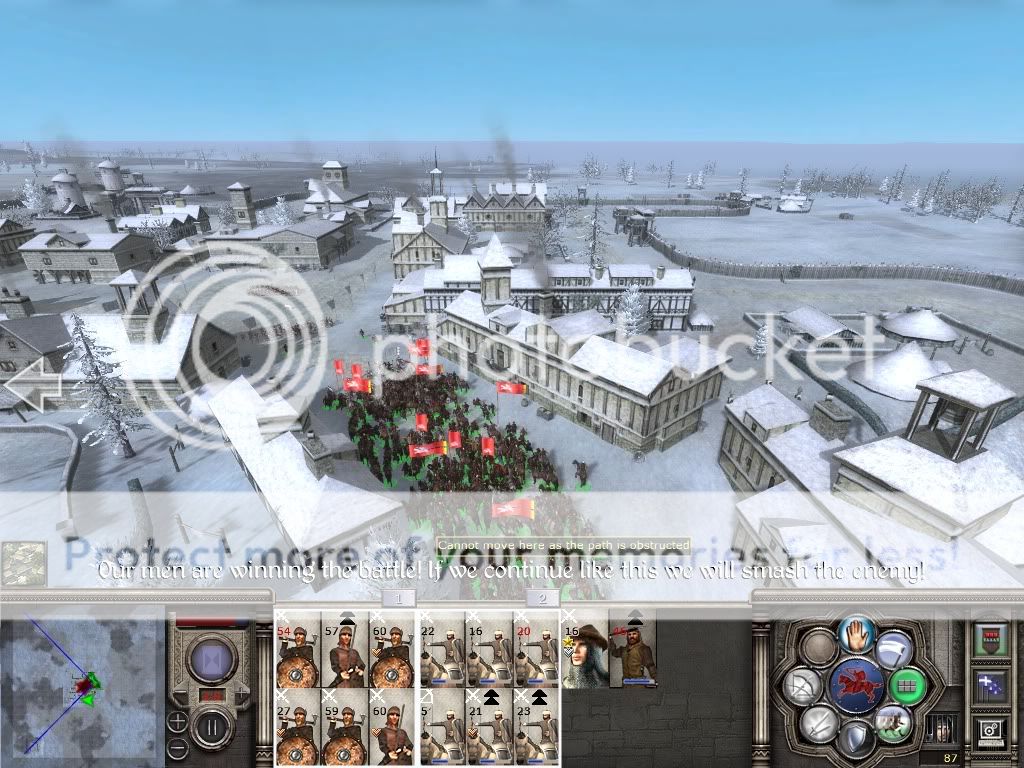1024x768 pixels.
Task: Zoom out the minimap with minus button
Action: pos(177,745)
